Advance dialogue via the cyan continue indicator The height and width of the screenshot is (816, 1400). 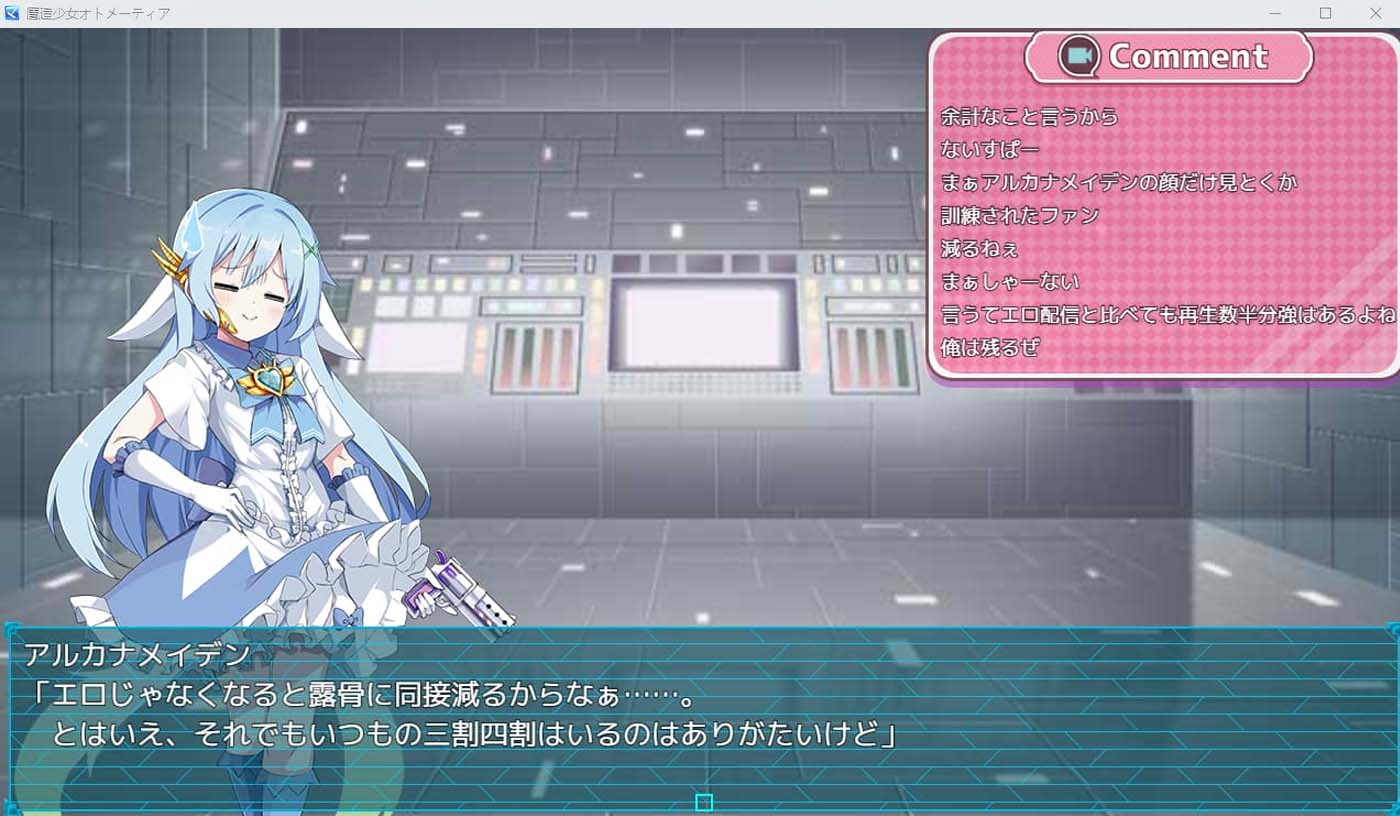pos(705,800)
